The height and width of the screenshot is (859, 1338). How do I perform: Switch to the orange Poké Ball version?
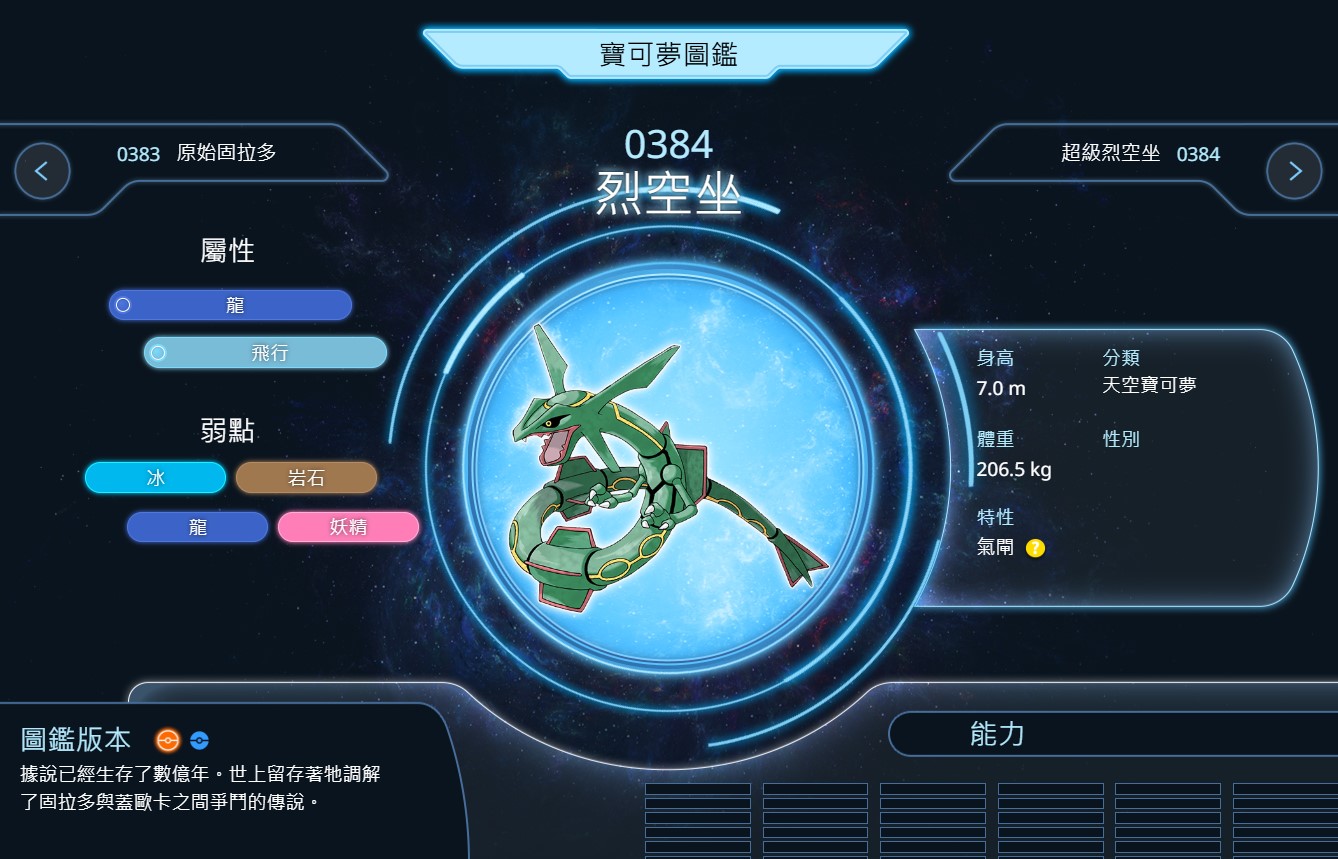click(167, 740)
